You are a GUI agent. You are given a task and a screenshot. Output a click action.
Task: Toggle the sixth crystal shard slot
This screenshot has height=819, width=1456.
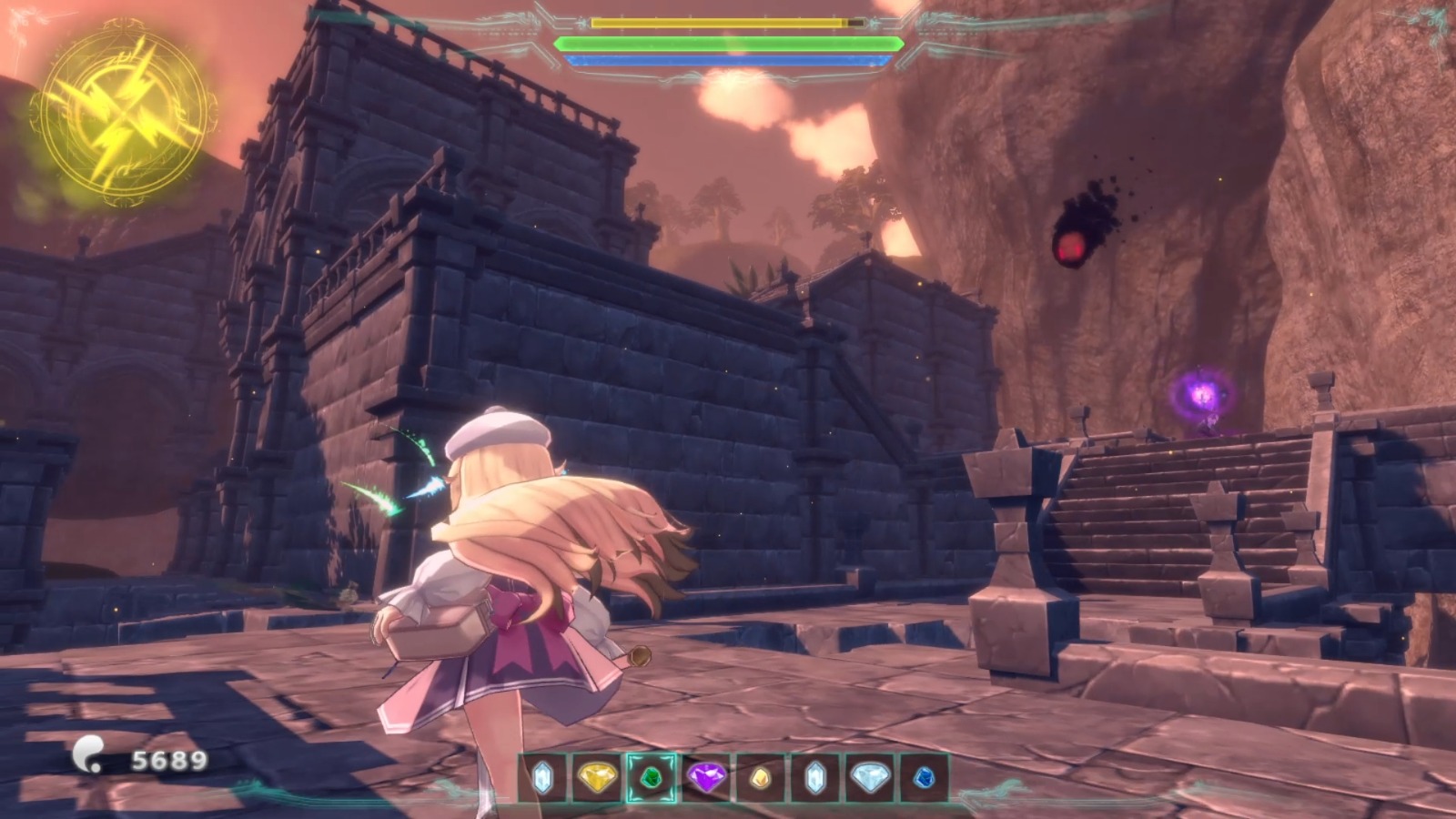tap(814, 779)
